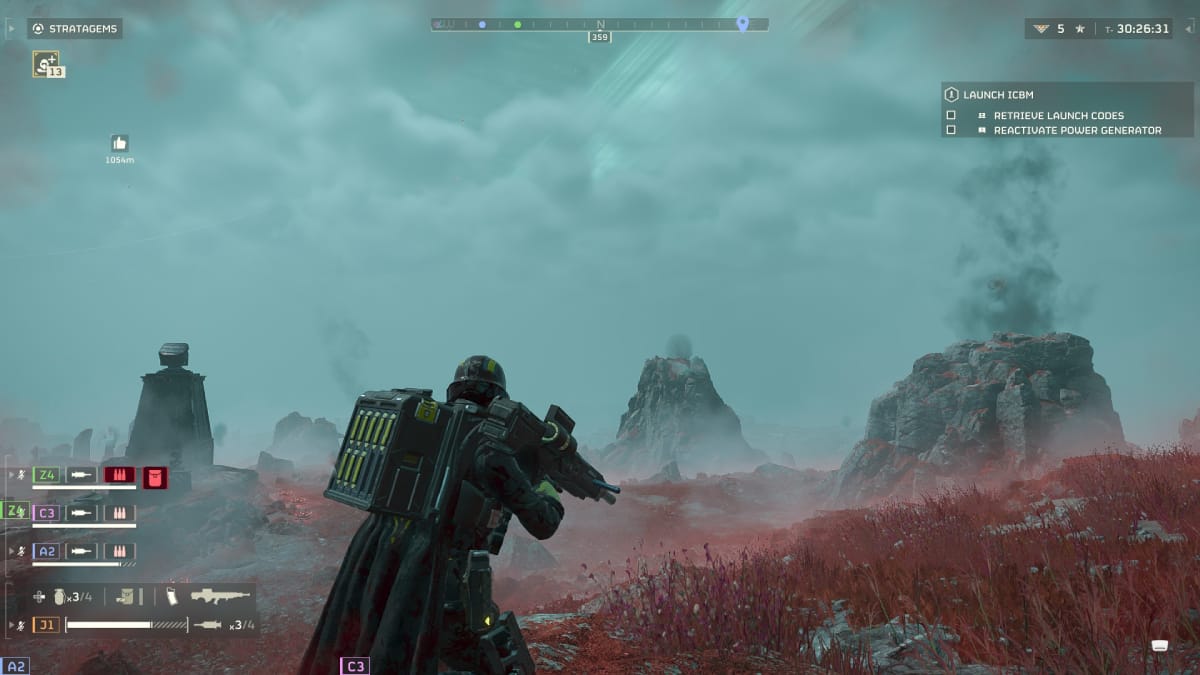Viewport: 1200px width, 675px height.
Task: Click the chat icon in corner
Action: [x=1160, y=645]
